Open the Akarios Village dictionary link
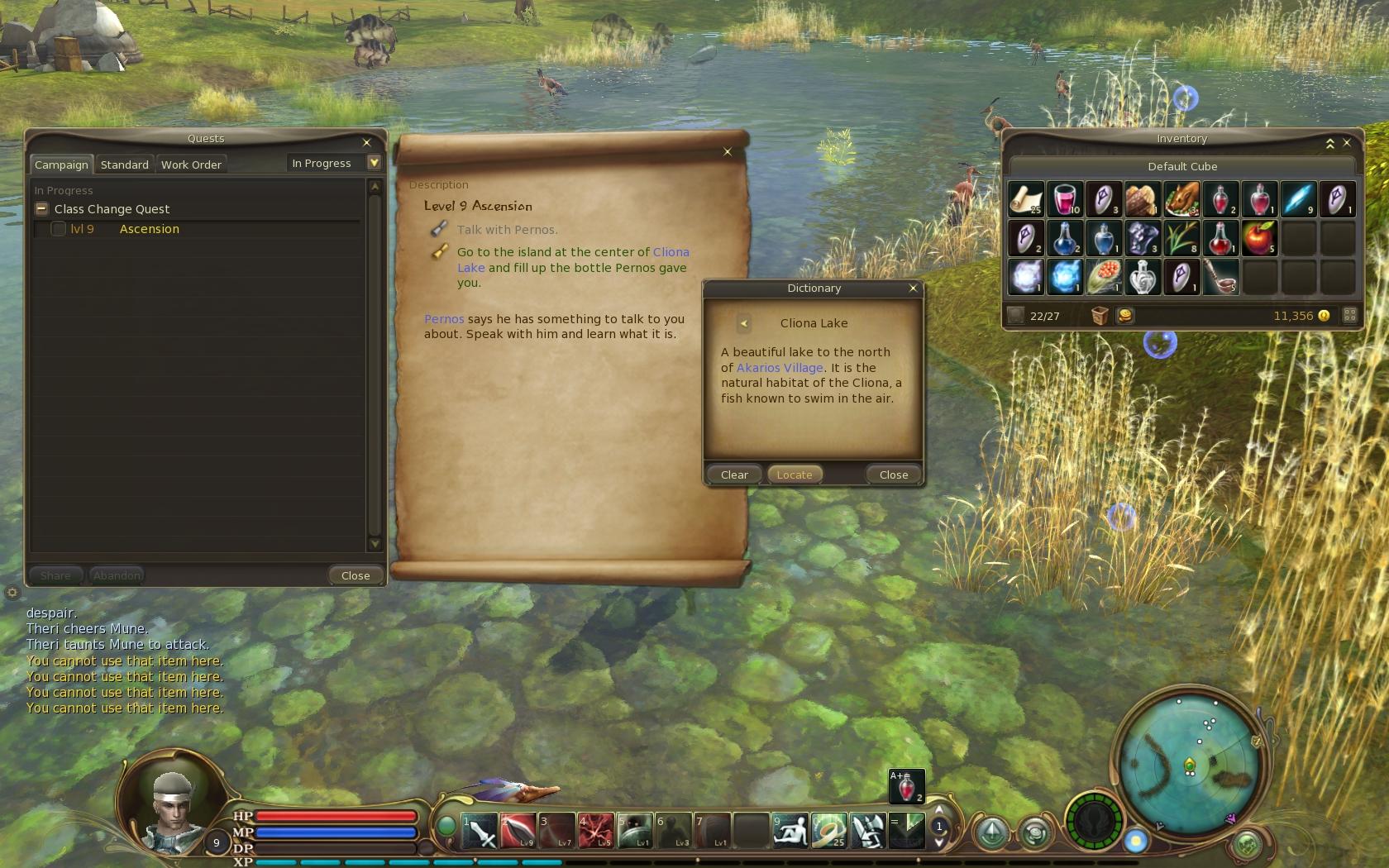This screenshot has height=868, width=1389. click(x=780, y=368)
